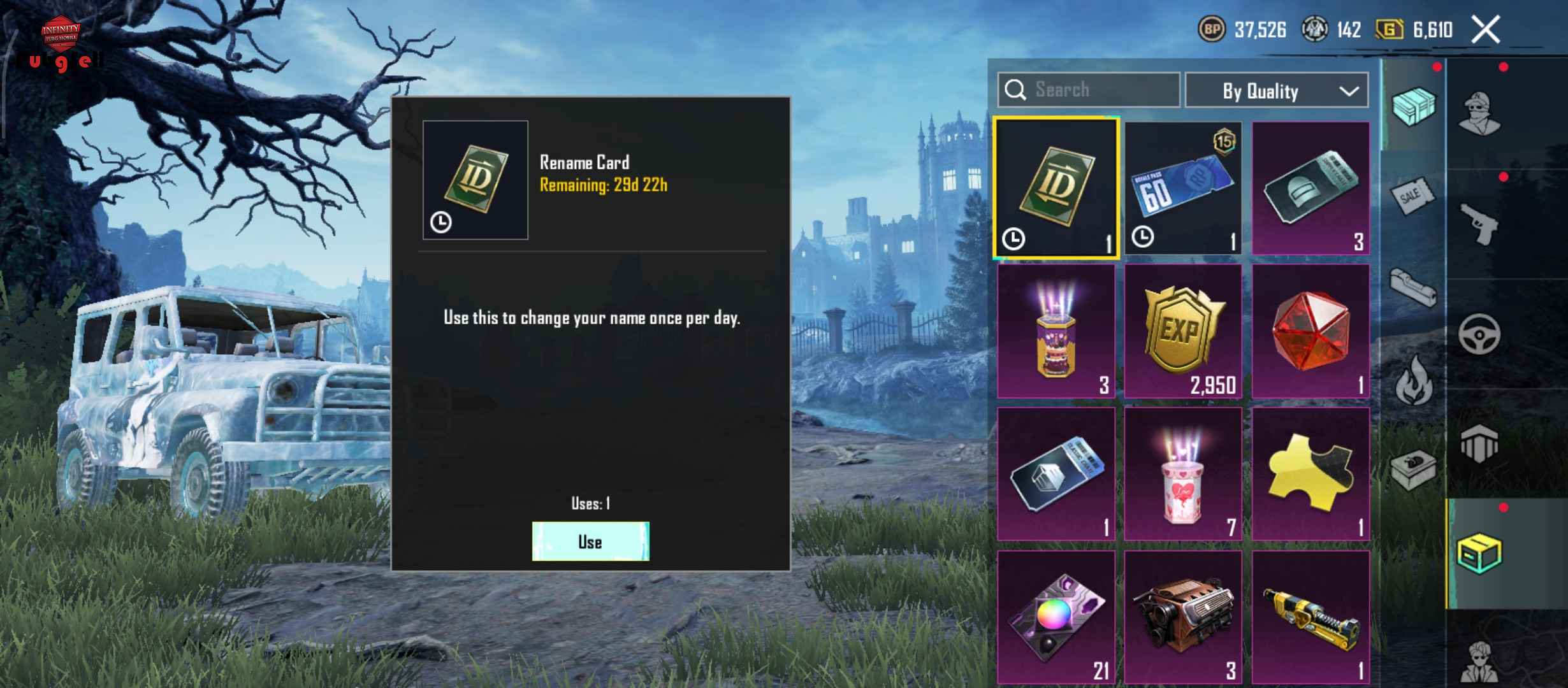Choose the golden gun item slot
The height and width of the screenshot is (688, 1568).
(x=1310, y=617)
